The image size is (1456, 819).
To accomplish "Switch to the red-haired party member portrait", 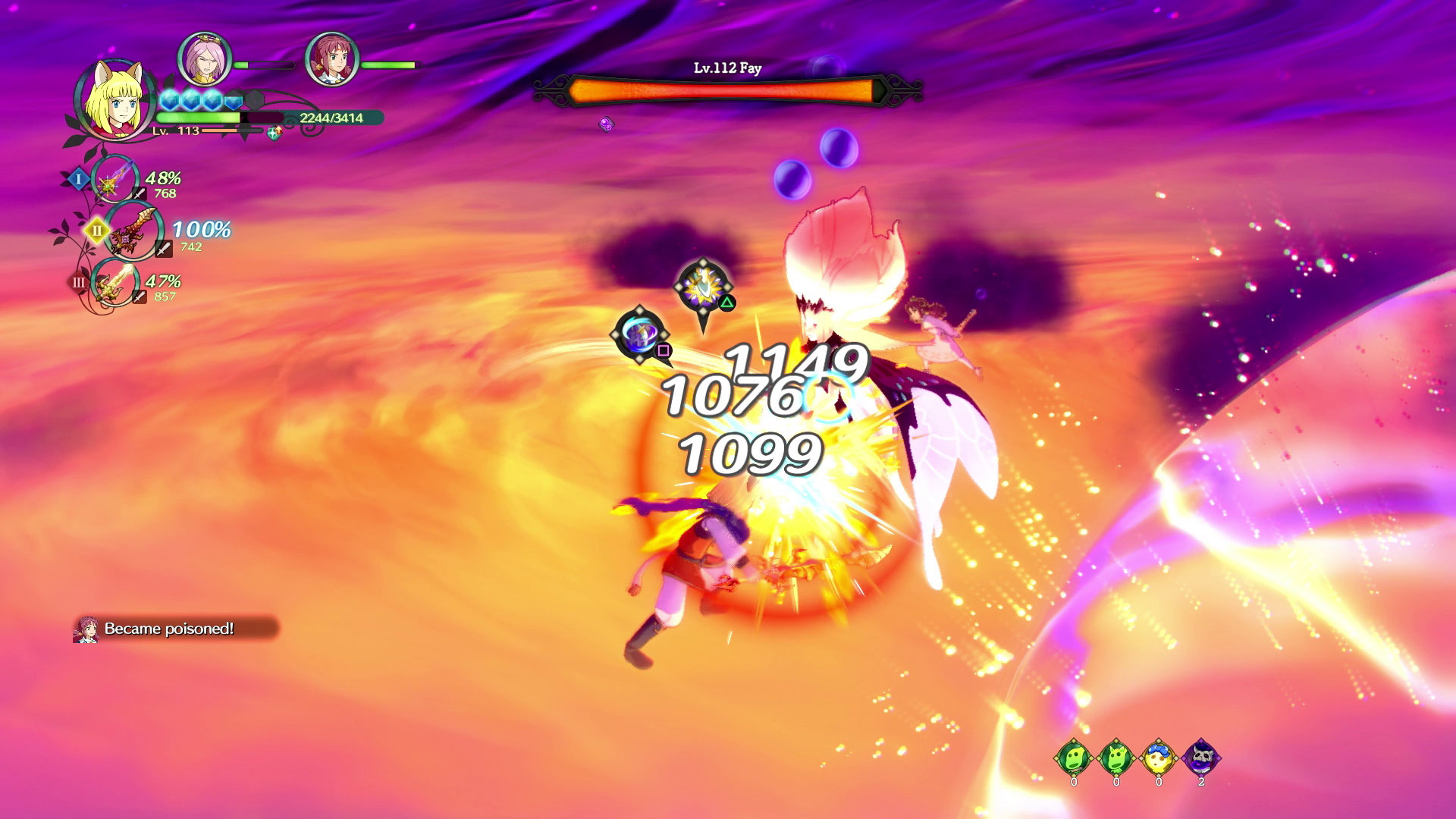I will coord(331,59).
